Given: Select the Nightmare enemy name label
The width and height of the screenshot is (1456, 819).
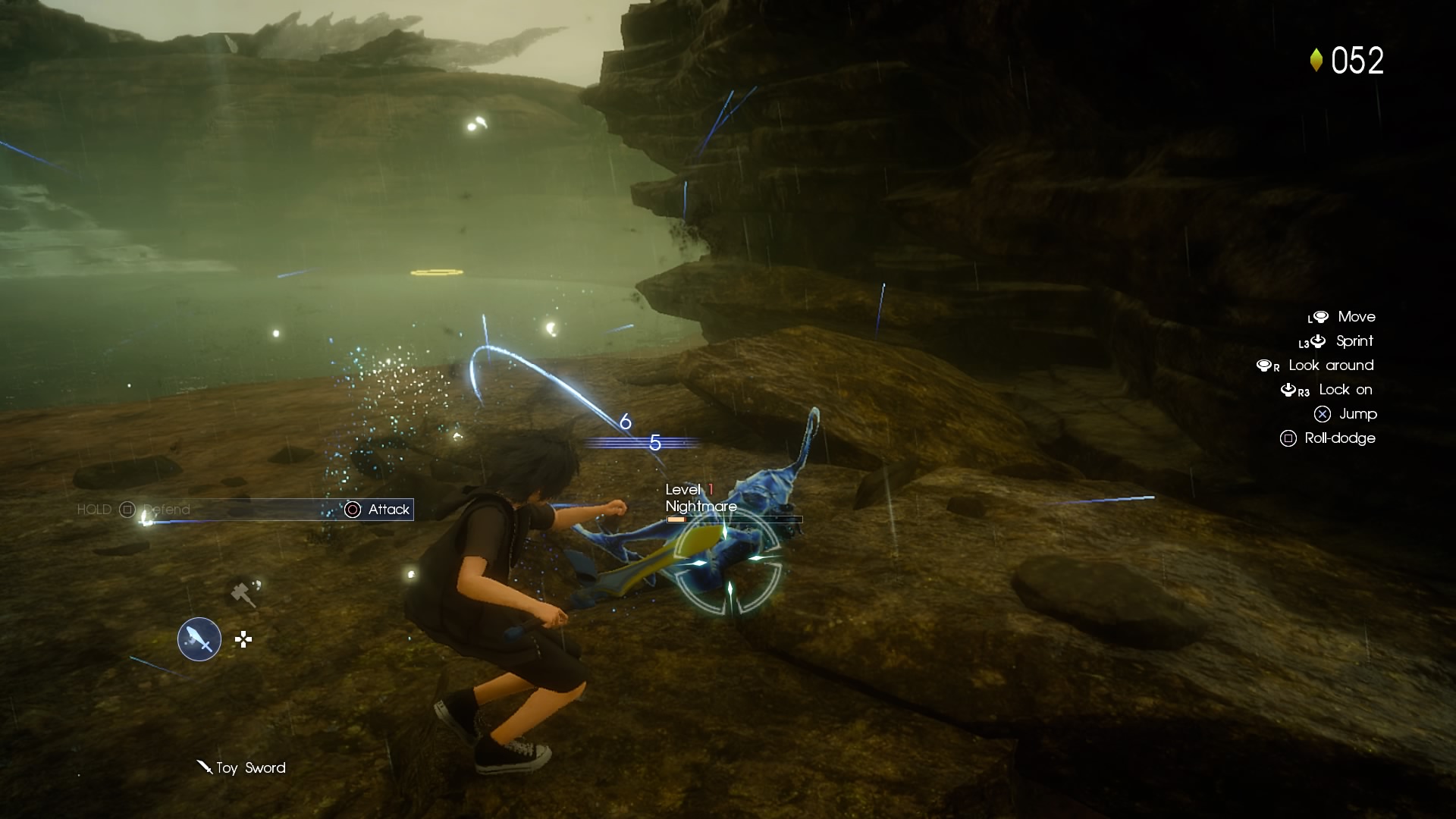Looking at the screenshot, I should 700,506.
